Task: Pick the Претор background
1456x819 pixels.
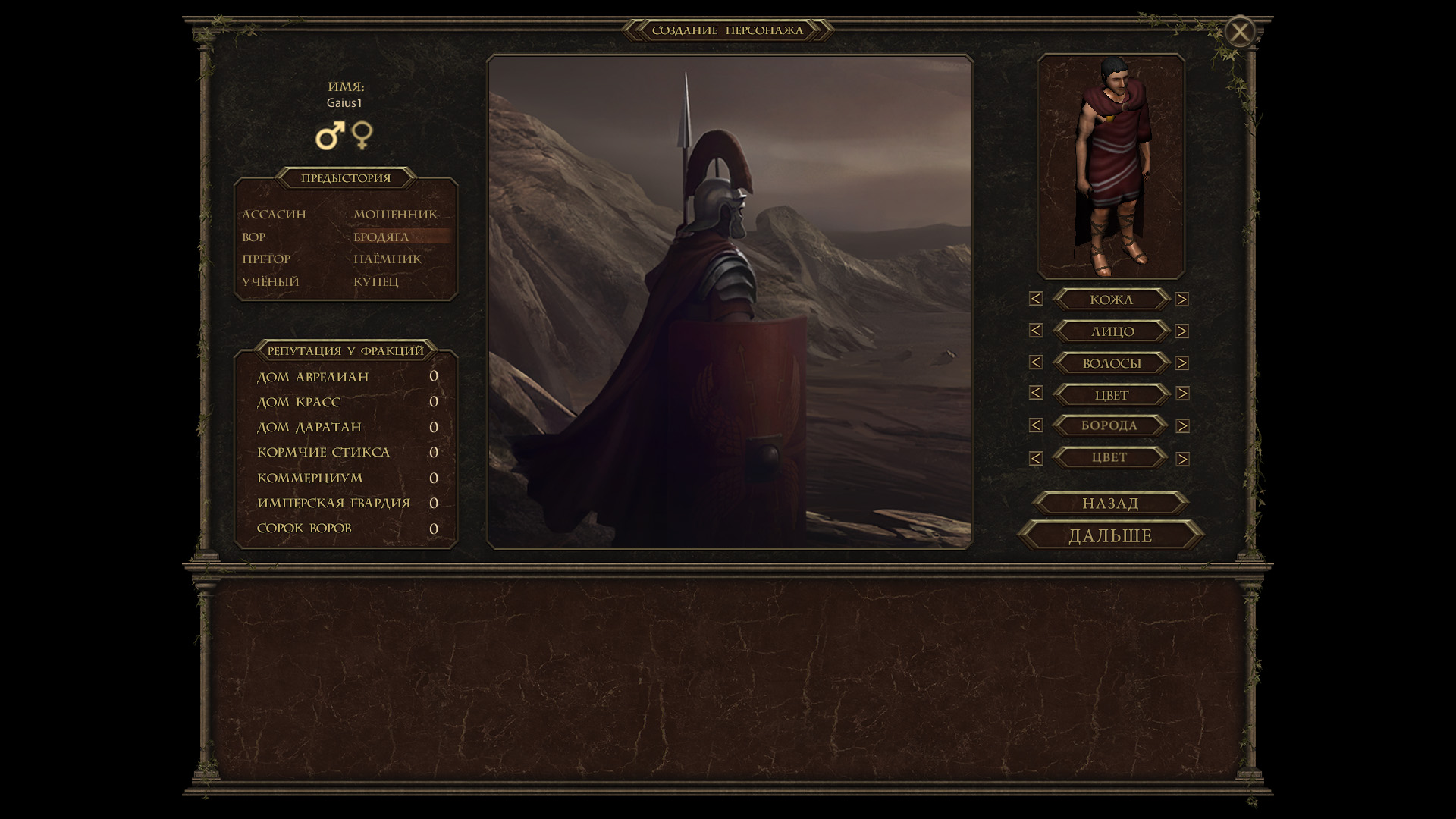Action: tap(266, 259)
